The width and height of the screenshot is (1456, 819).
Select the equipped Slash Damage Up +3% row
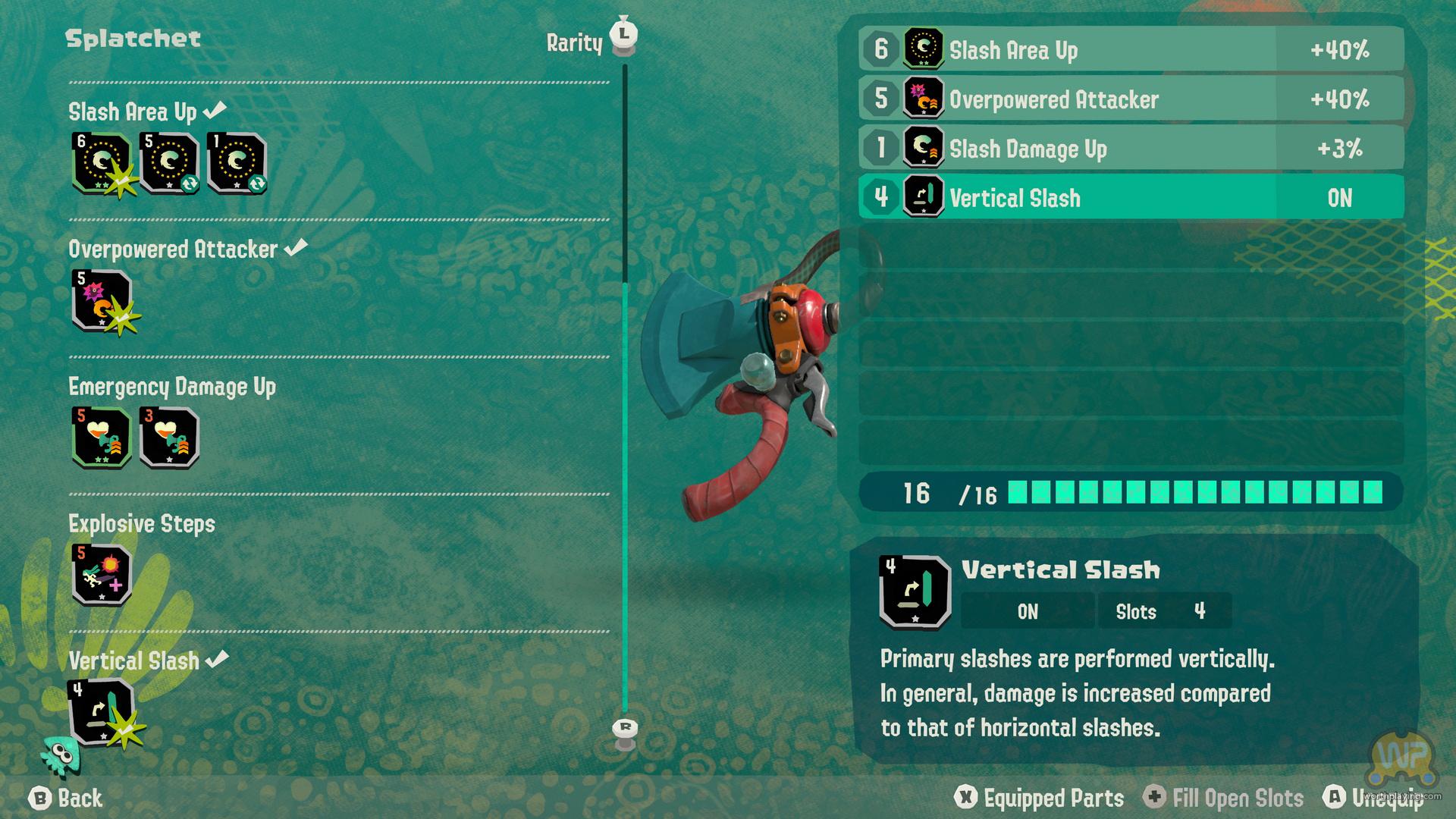(x=1130, y=149)
